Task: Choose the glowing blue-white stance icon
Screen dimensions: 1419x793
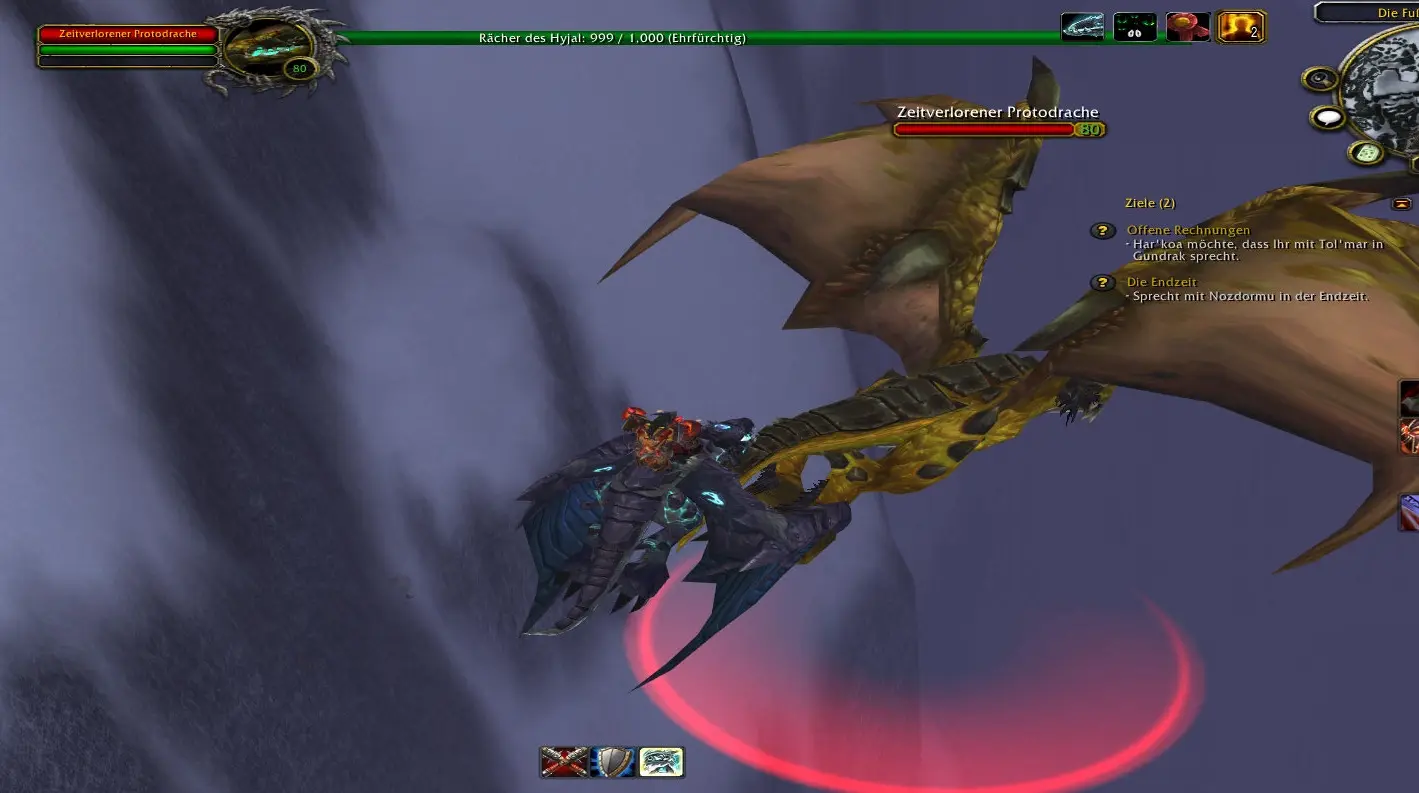Action: point(660,762)
